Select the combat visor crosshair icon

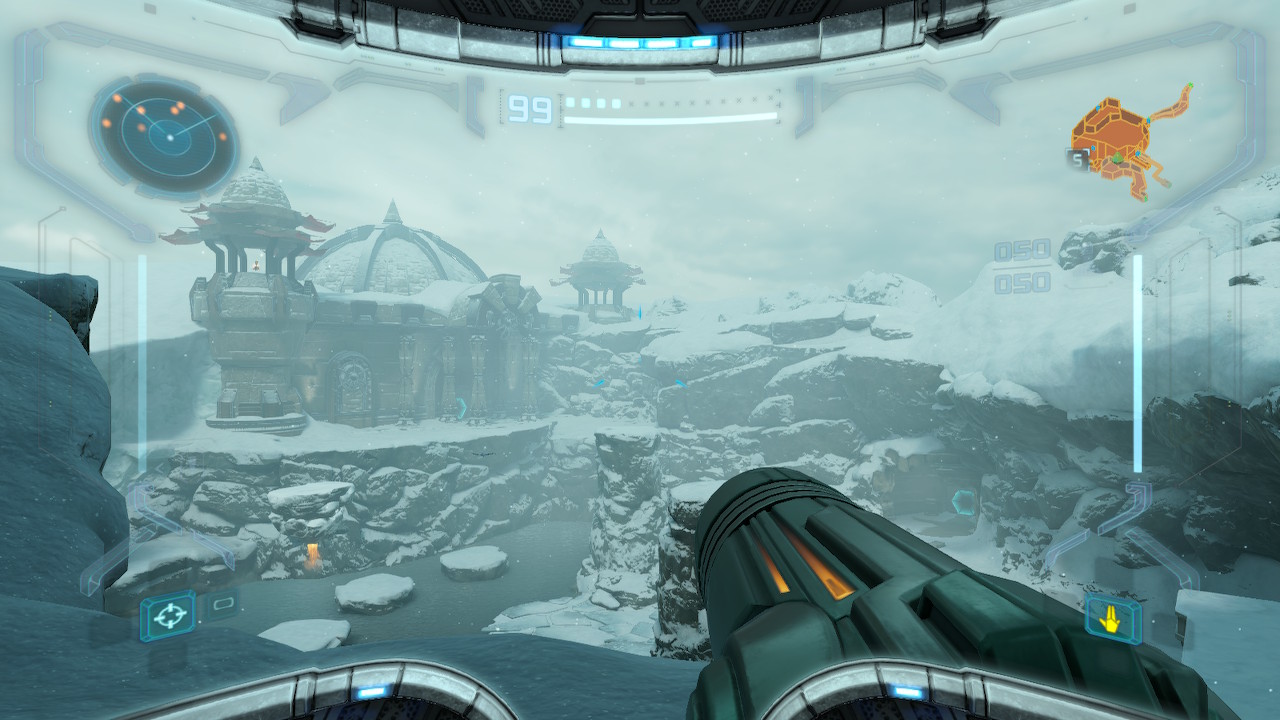tap(167, 615)
